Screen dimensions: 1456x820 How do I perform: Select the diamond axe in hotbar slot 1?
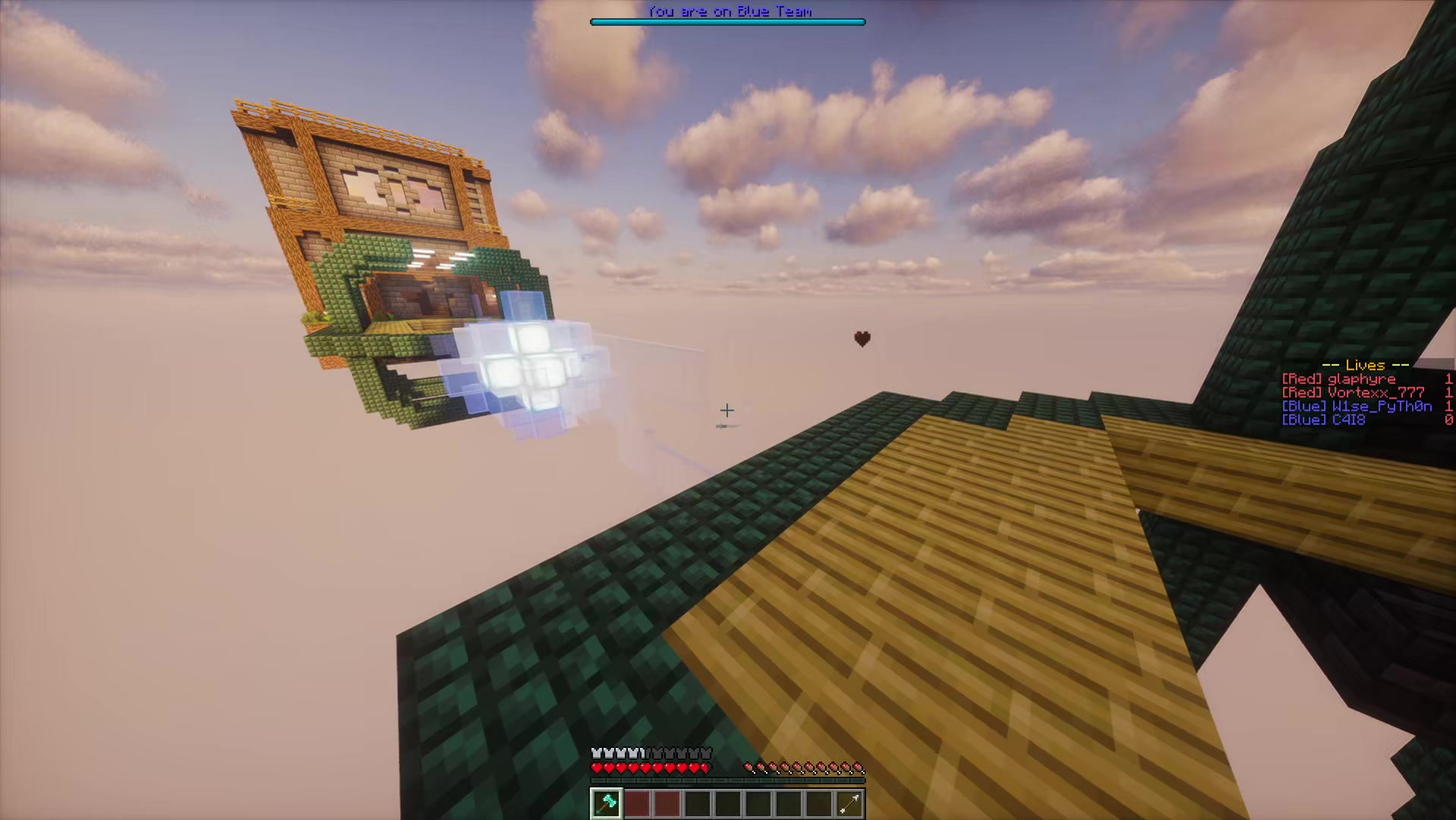607,803
